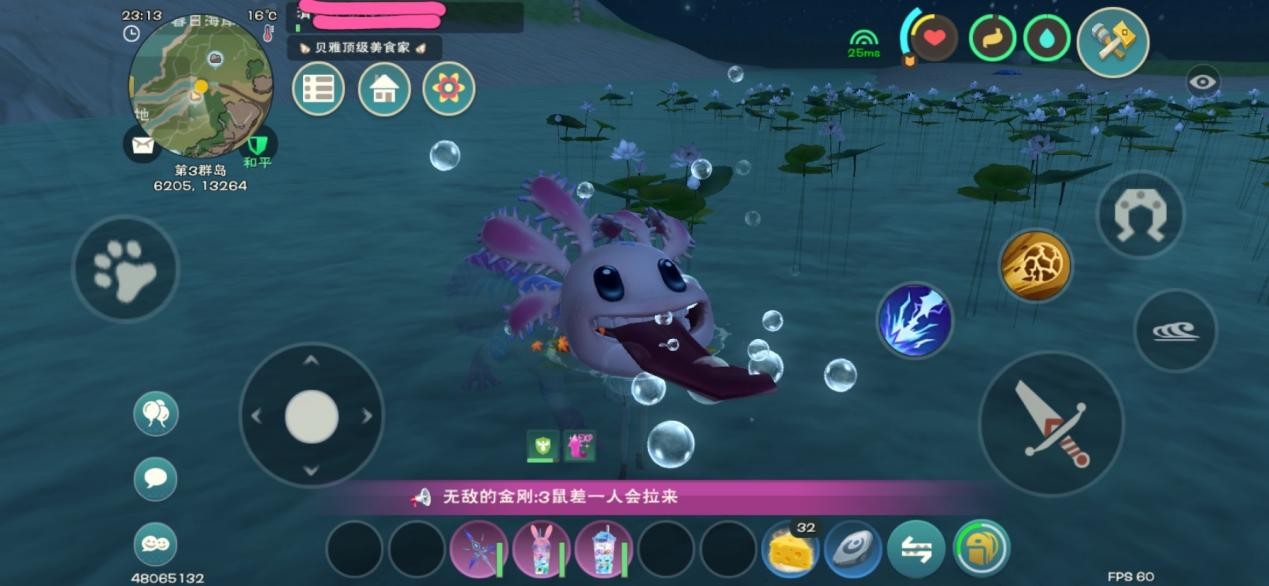Attack with the dagger button

click(x=1051, y=423)
